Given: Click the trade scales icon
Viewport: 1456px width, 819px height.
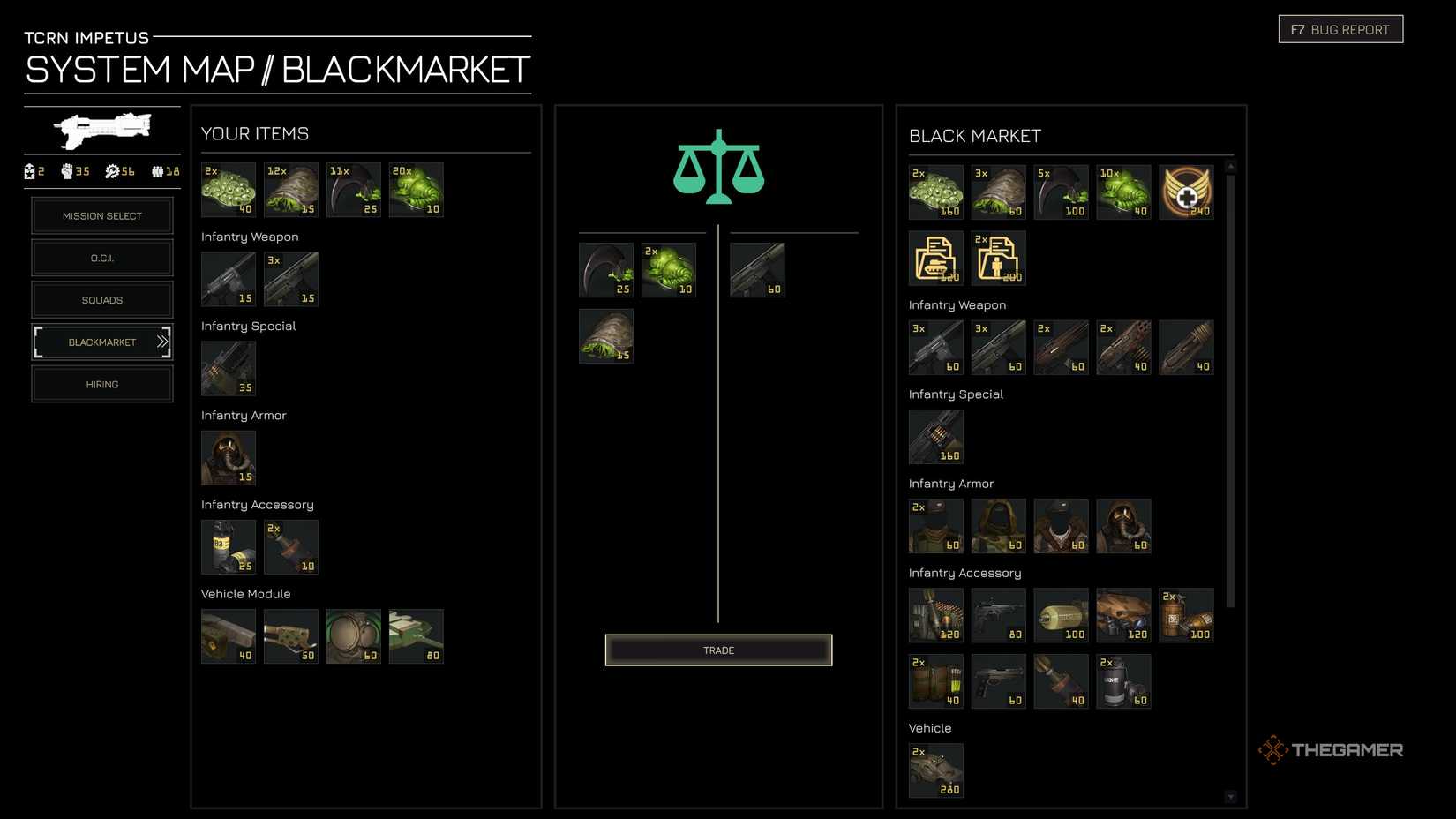Looking at the screenshot, I should coord(717,168).
